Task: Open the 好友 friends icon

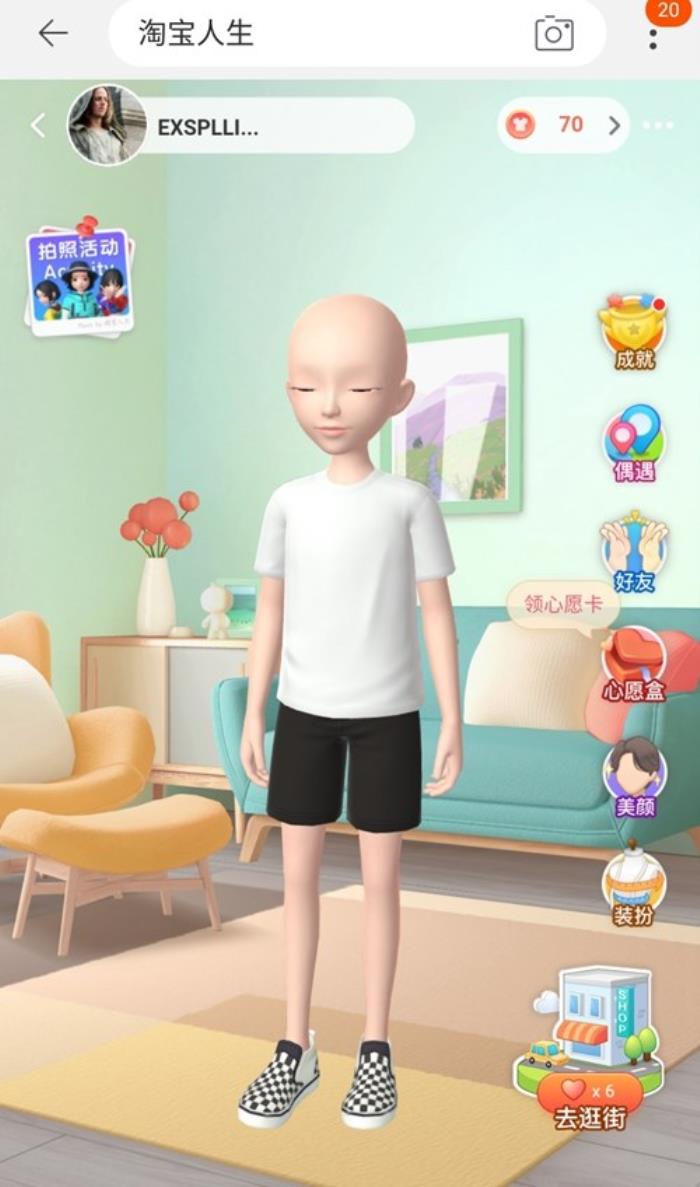Action: click(x=634, y=553)
